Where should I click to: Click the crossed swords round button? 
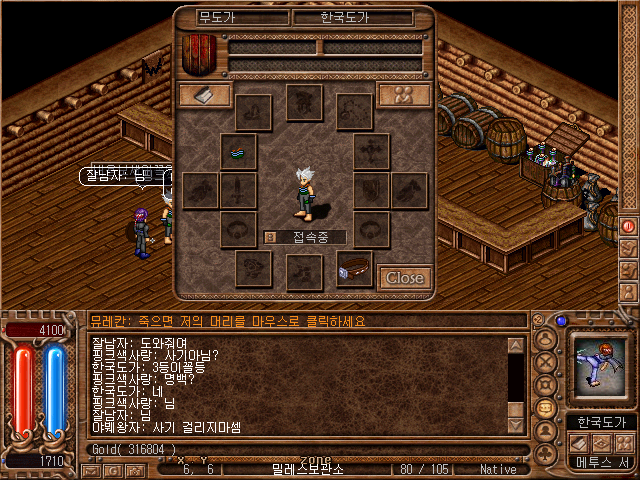pos(546,360)
